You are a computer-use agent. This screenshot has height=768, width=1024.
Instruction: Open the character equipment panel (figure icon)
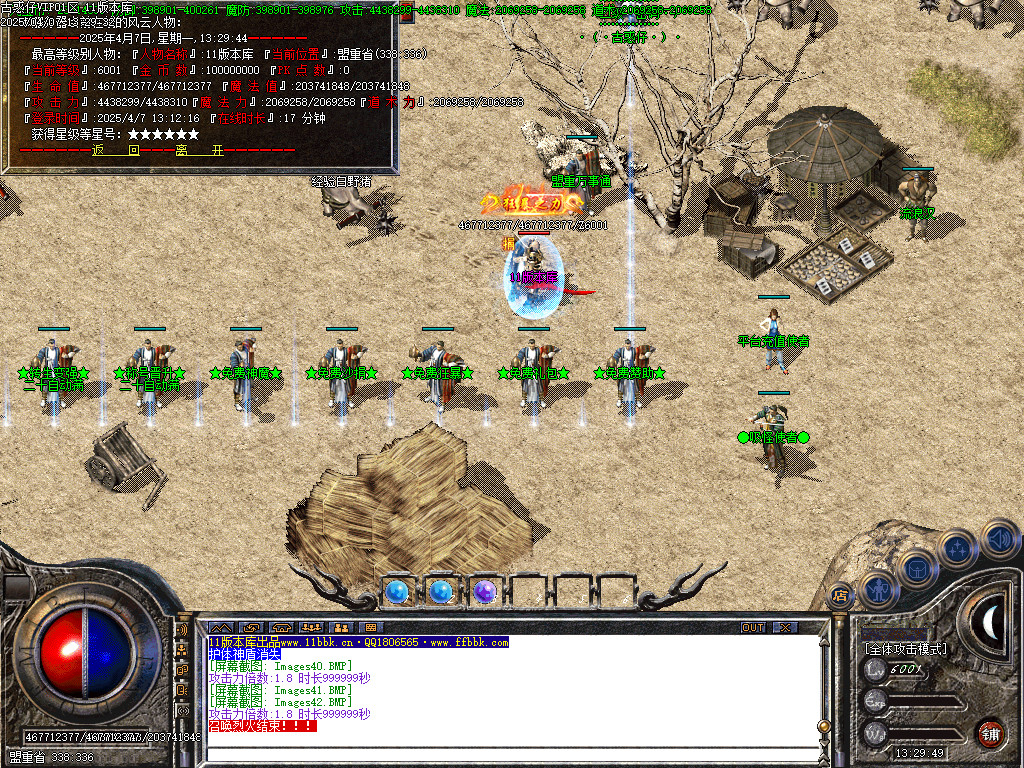click(x=878, y=589)
